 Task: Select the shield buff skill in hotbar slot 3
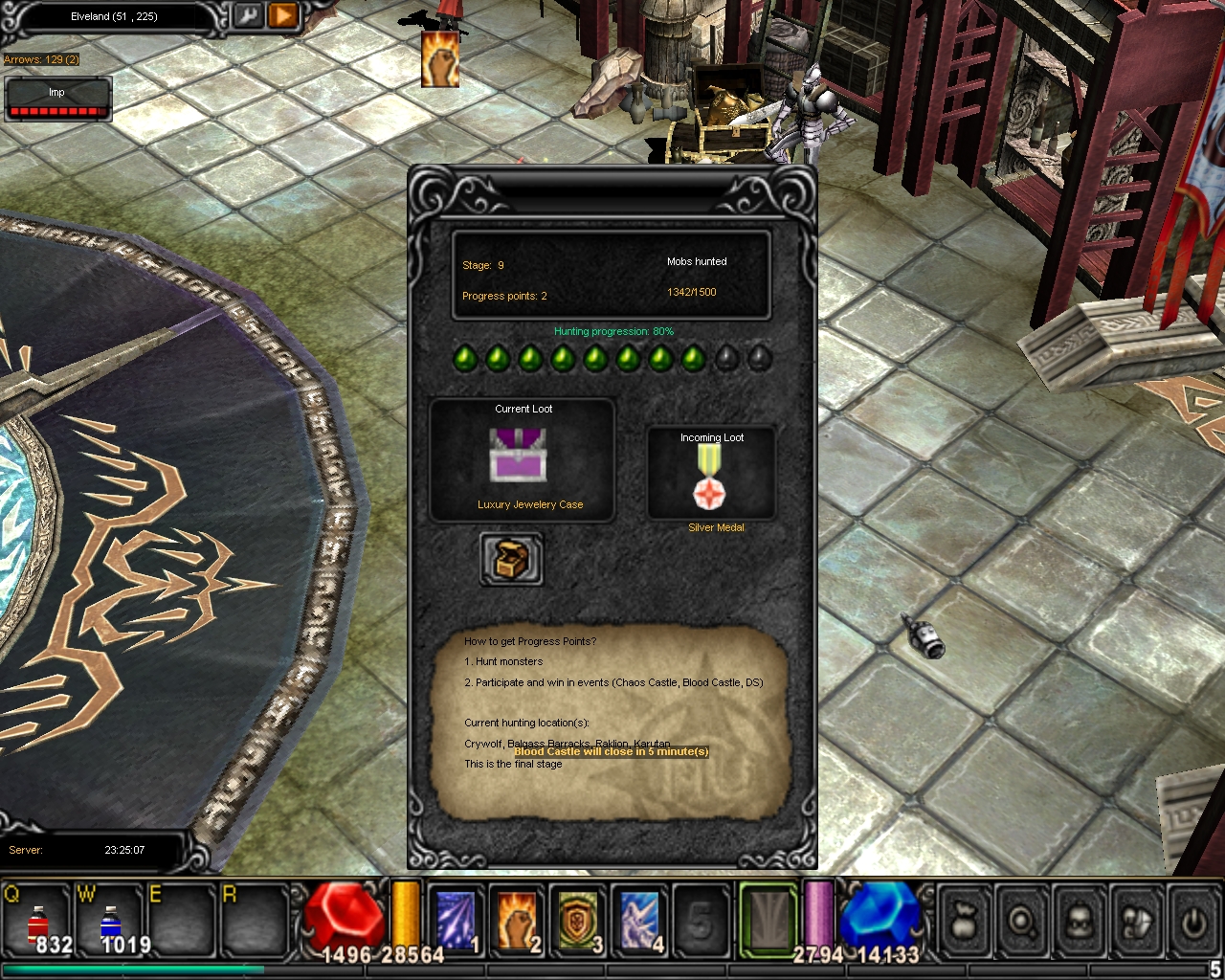[x=578, y=917]
